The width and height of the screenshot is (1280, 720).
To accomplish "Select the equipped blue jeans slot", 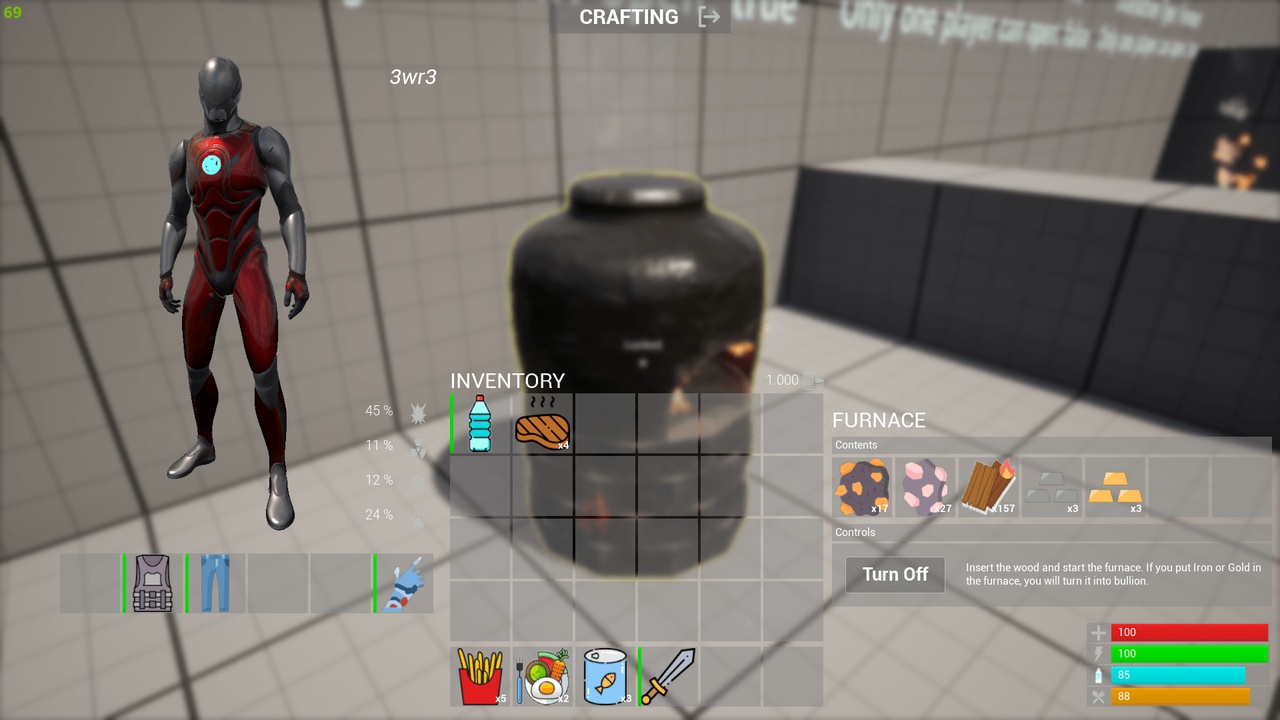I will coord(215,583).
